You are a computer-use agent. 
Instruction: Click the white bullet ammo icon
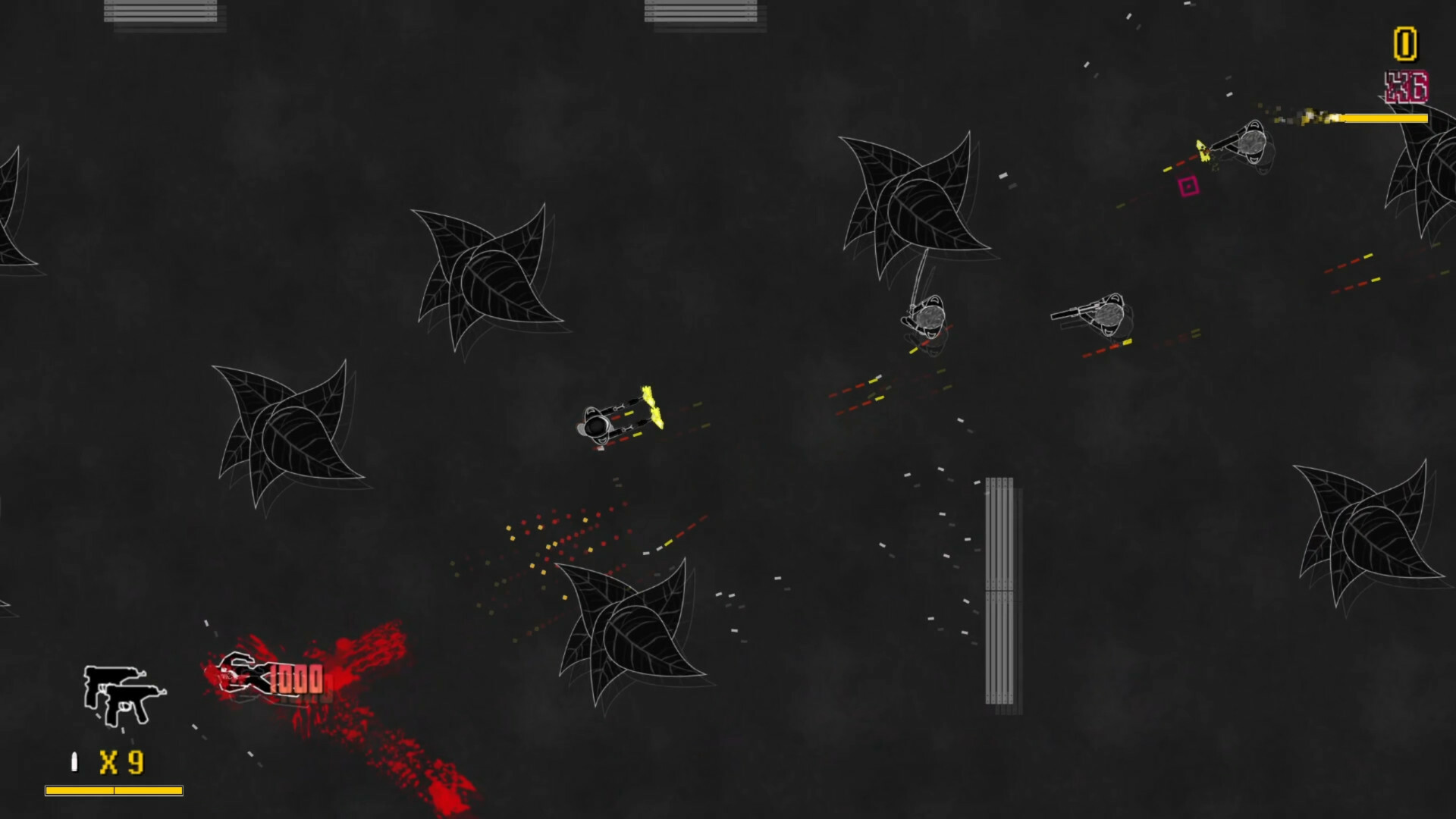point(74,761)
